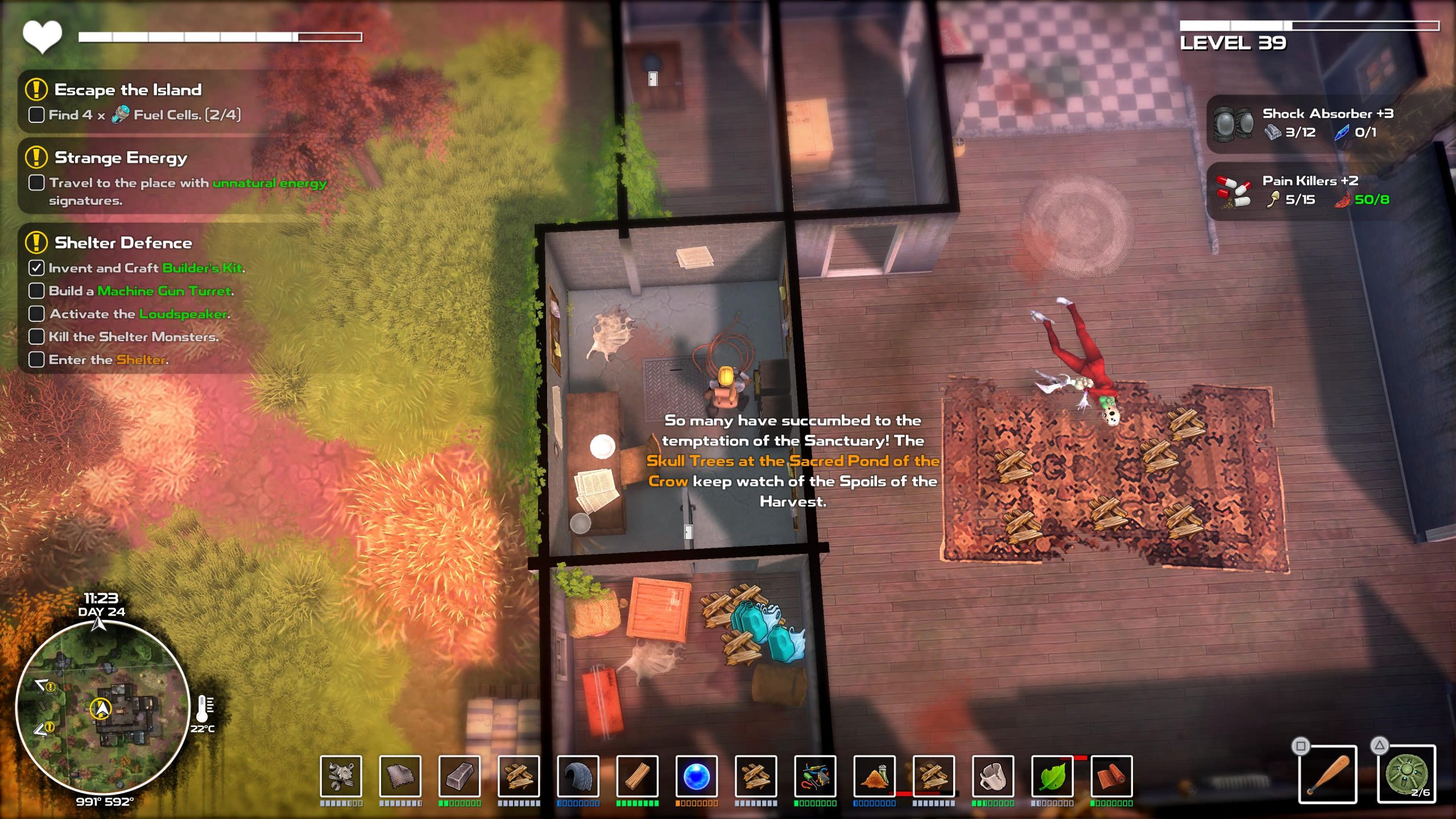This screenshot has height=819, width=1456.
Task: Select the Strange Energy quest tracker
Action: [x=121, y=158]
